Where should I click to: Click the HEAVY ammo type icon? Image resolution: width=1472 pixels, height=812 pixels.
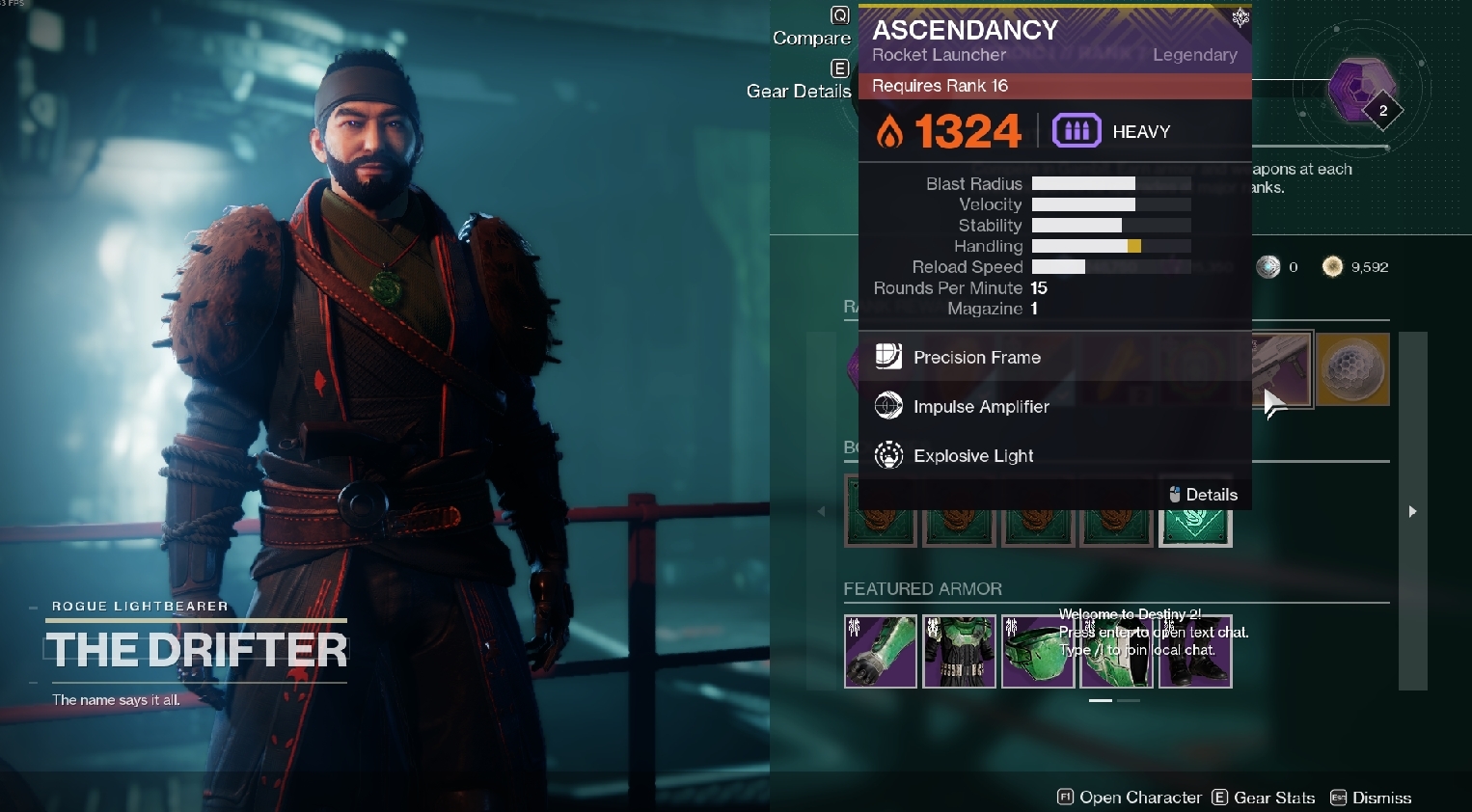point(1077,130)
